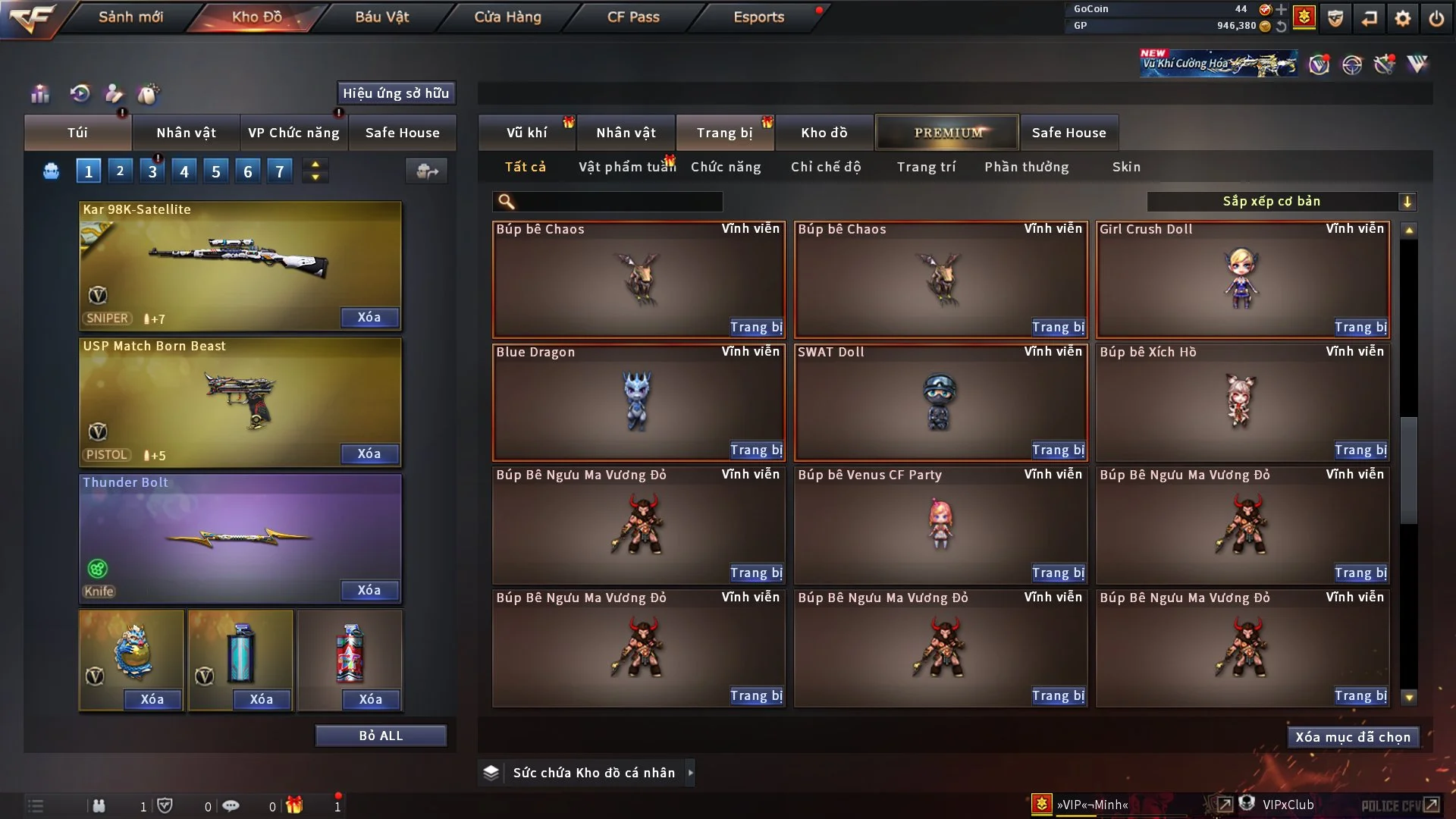Go to the Esports section
Screen dimensions: 1456x819
coord(758,17)
